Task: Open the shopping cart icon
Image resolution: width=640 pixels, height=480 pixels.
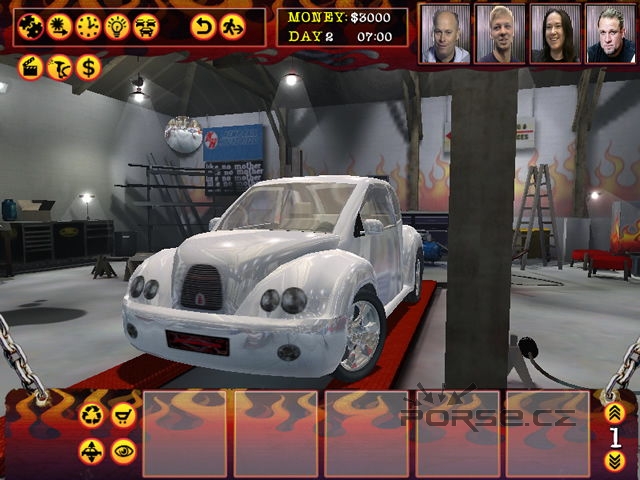Action: (x=123, y=415)
